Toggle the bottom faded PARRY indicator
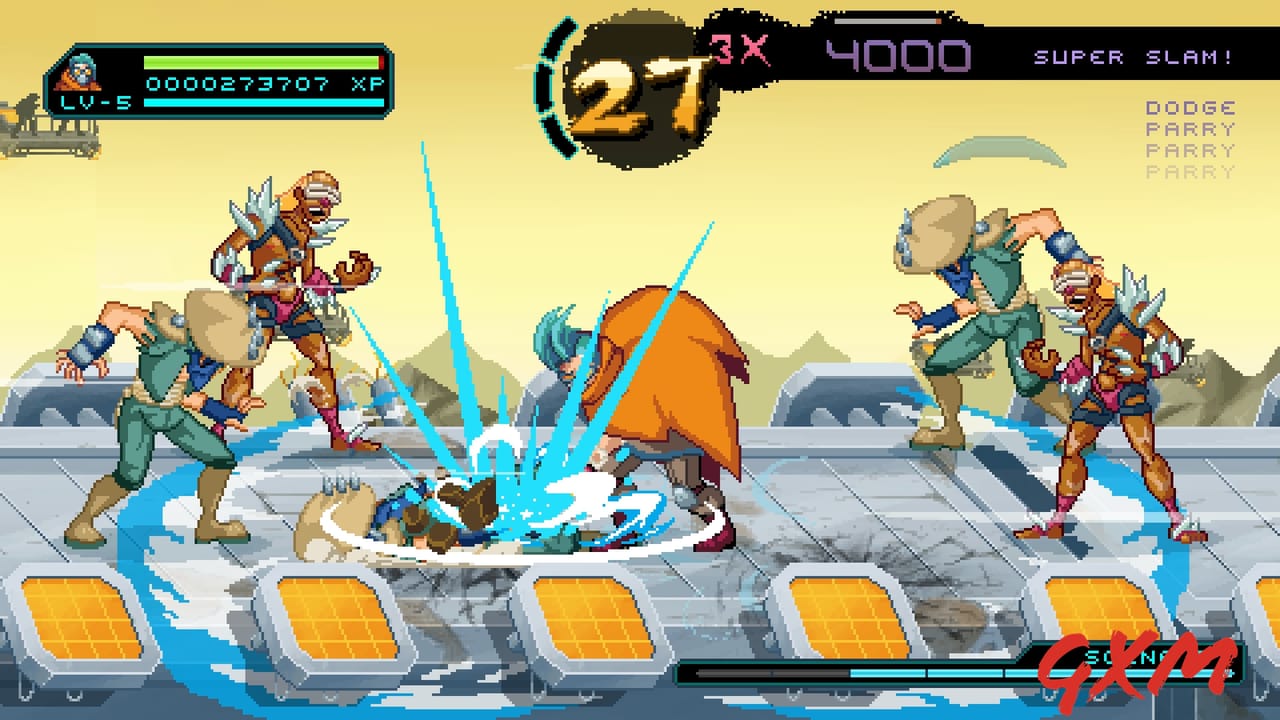Screen dimensions: 1280x720 pyautogui.click(x=1191, y=173)
